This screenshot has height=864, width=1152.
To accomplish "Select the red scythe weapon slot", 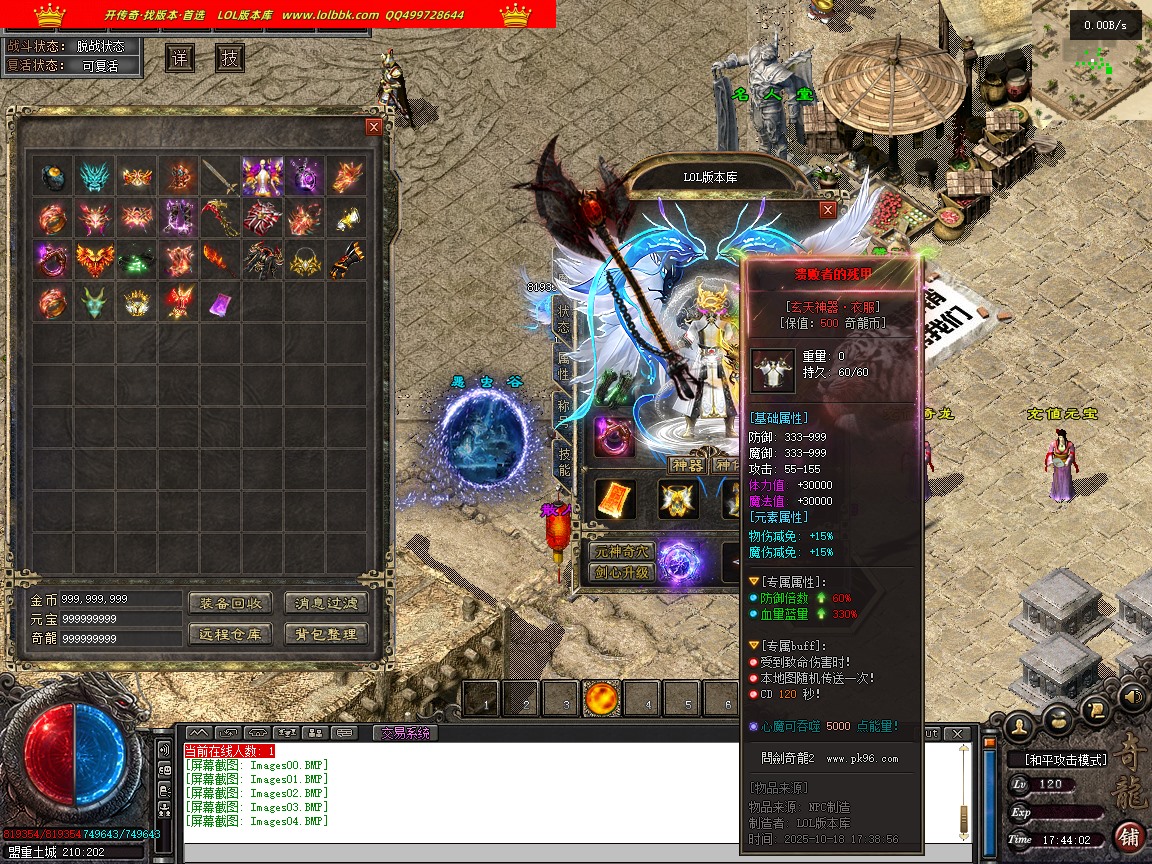I will click(219, 219).
